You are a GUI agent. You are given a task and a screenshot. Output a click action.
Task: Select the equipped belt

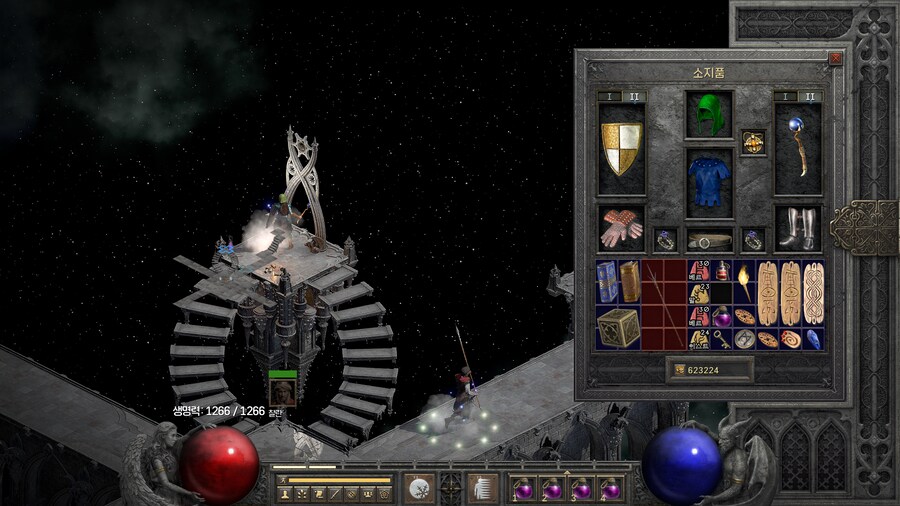coord(710,241)
